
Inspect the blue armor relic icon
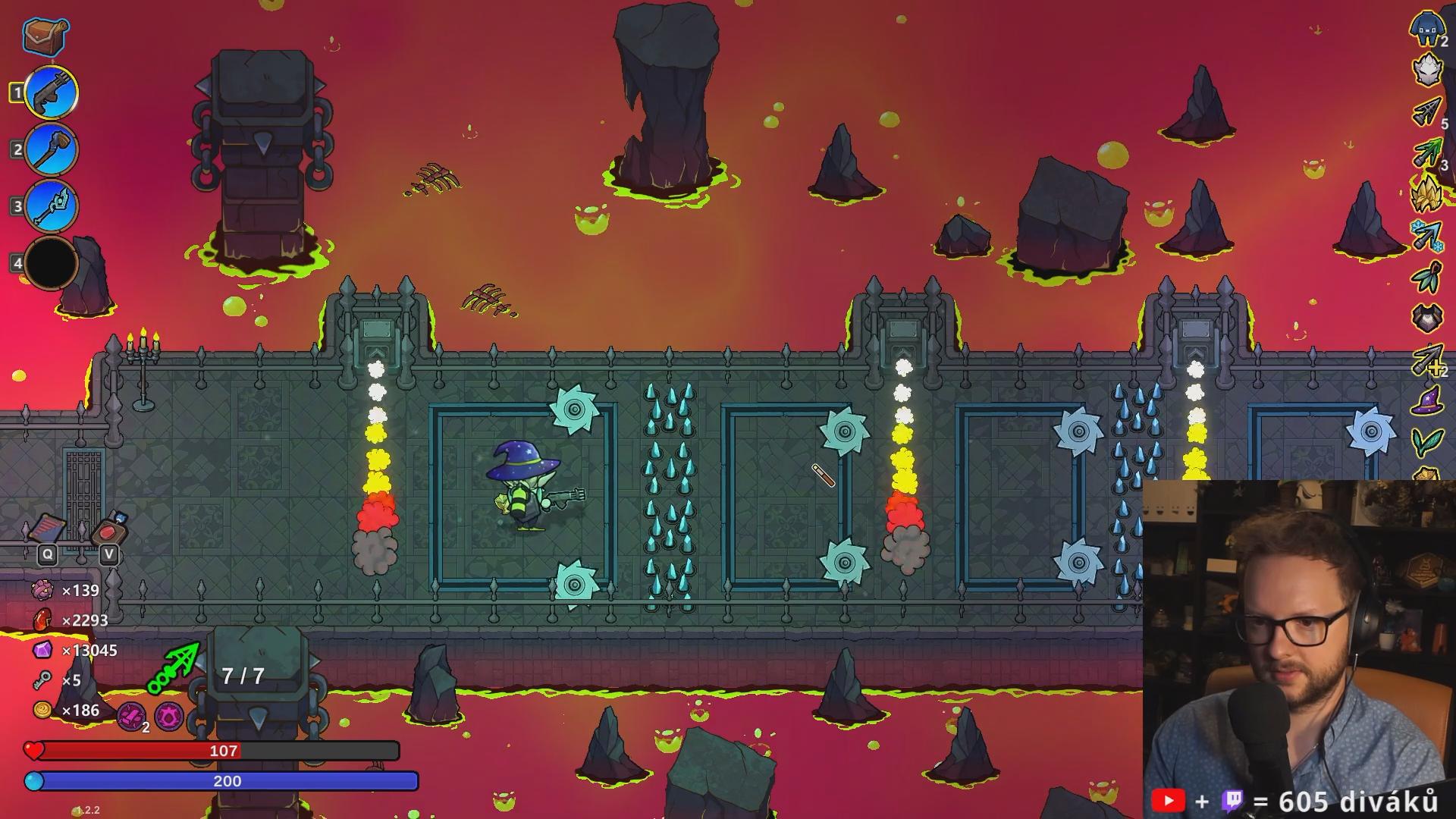pos(1427,29)
